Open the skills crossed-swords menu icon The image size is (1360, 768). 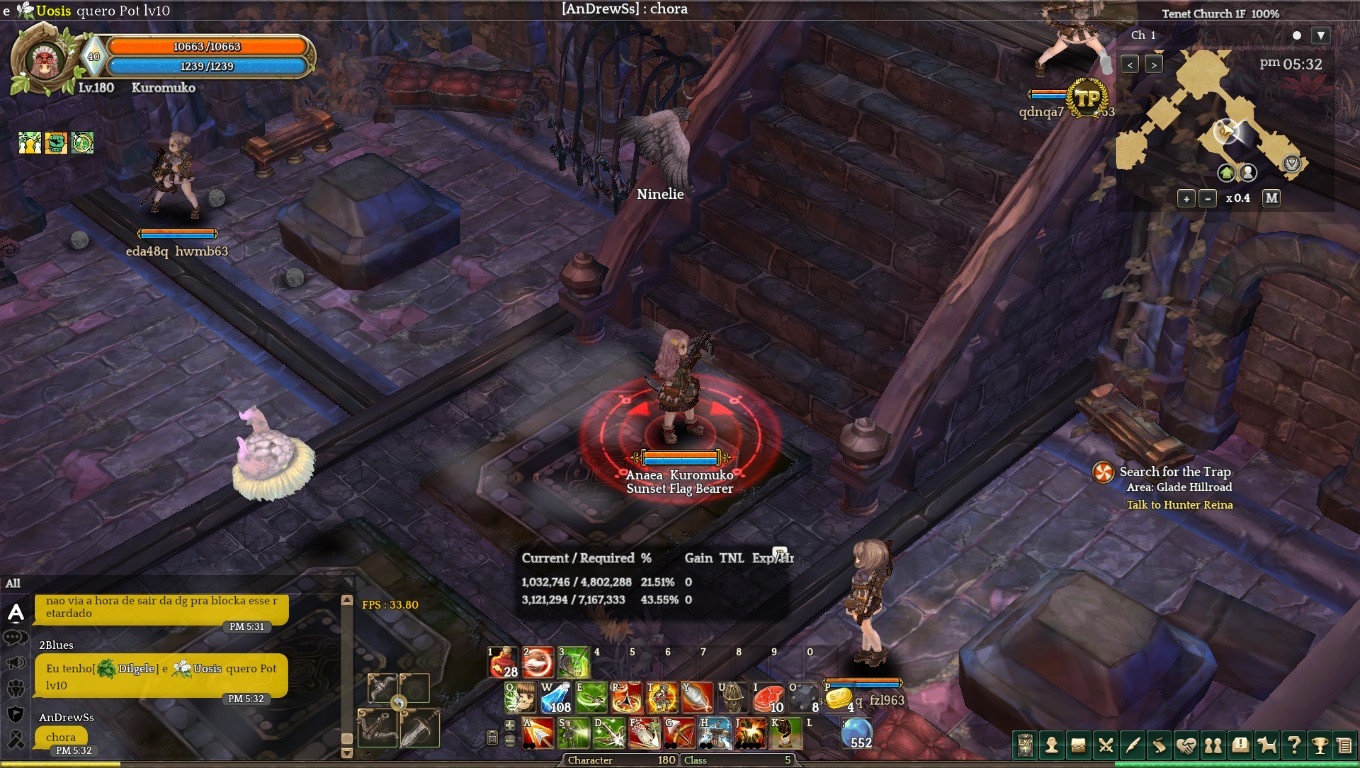(1105, 744)
